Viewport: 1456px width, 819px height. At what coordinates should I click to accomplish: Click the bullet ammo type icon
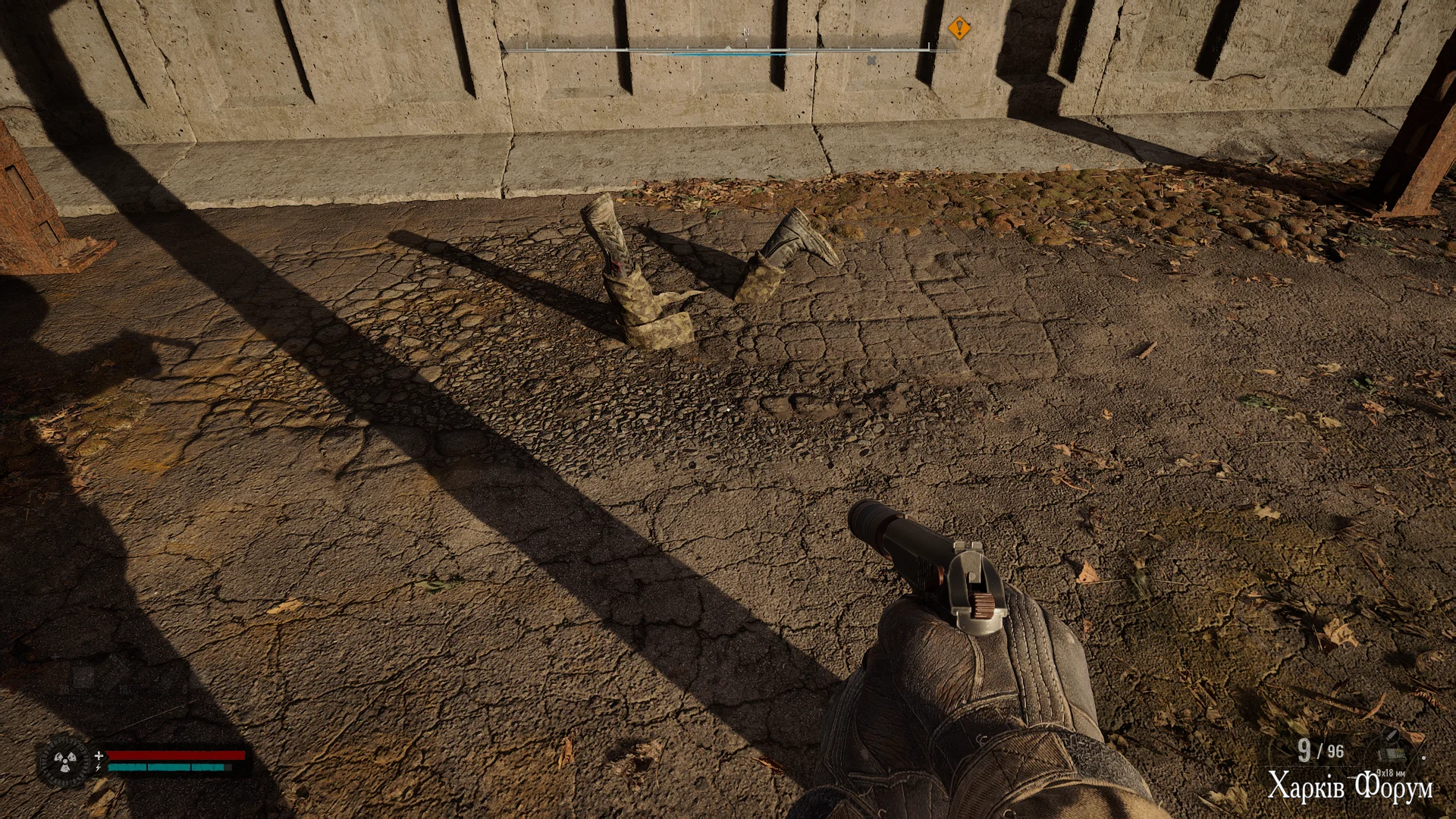(1392, 735)
